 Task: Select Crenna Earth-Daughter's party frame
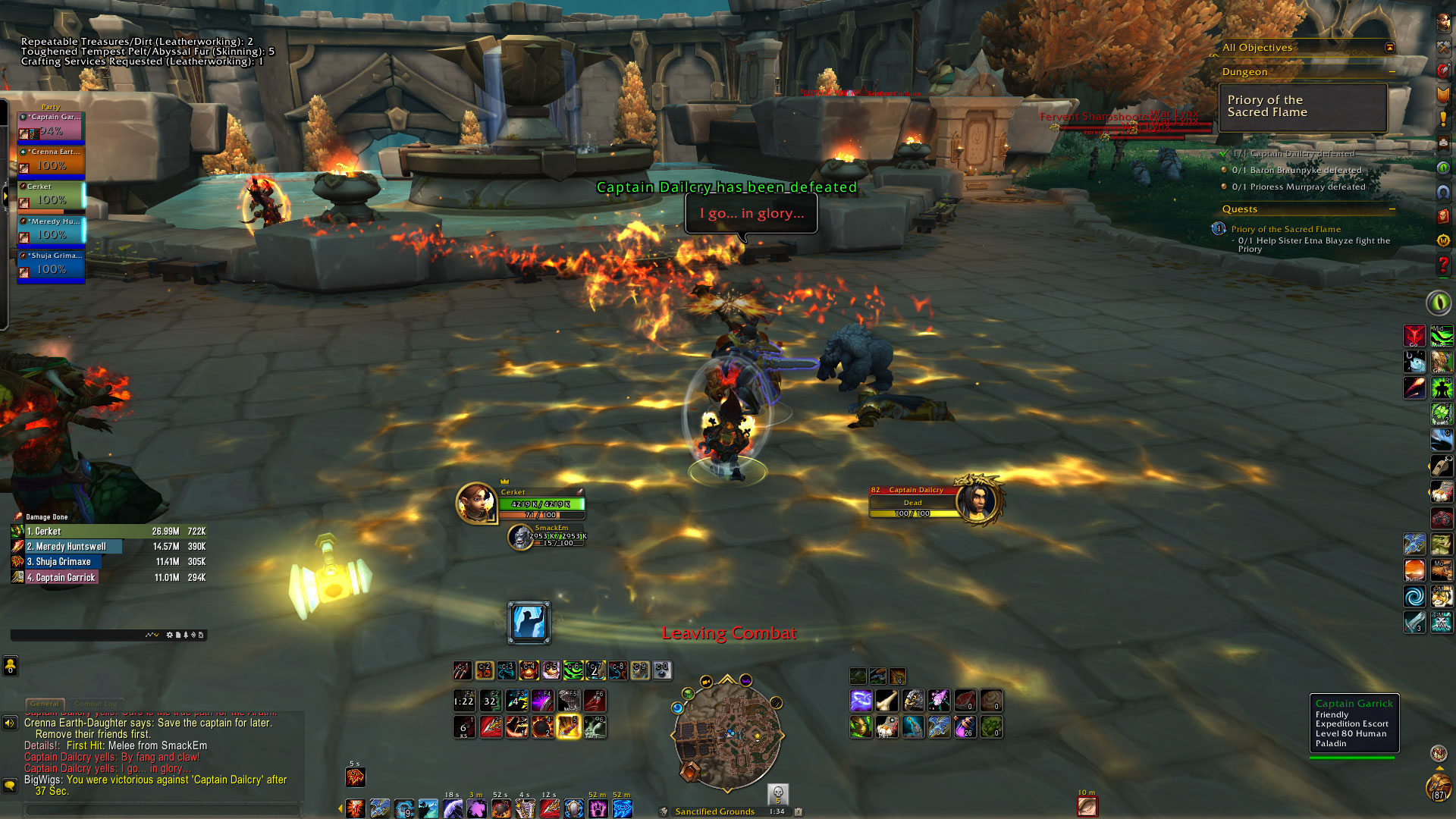click(x=51, y=161)
